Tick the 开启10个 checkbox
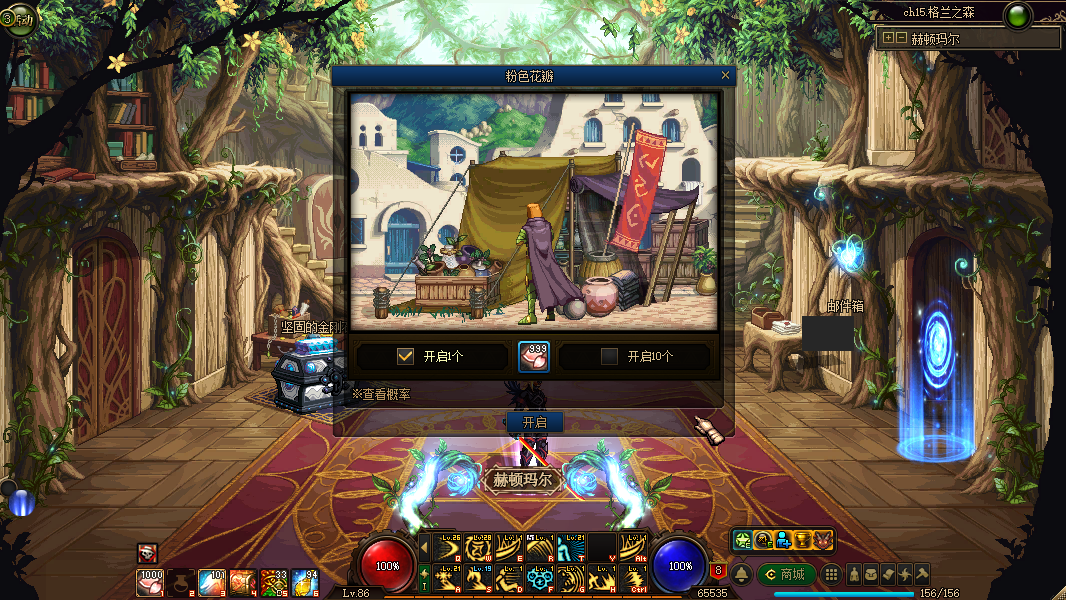Viewport: 1066px width, 600px height. coord(609,356)
